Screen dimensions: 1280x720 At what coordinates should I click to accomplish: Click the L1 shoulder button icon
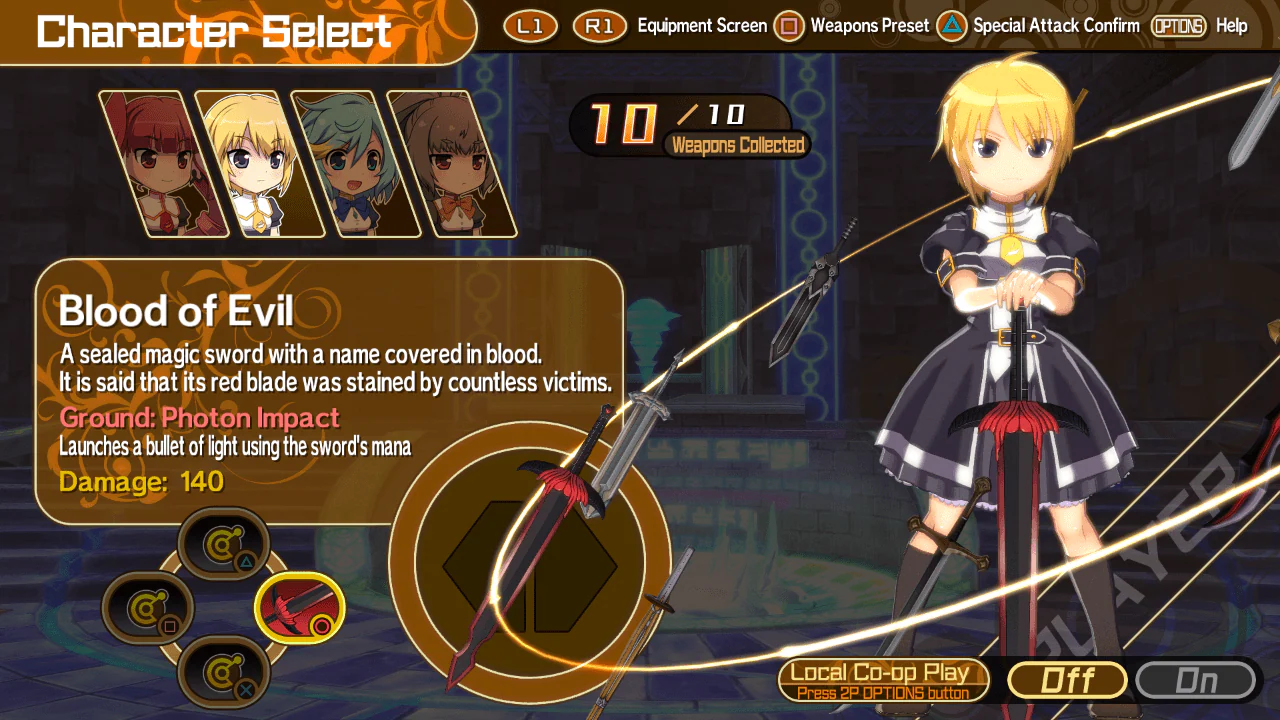click(x=529, y=26)
